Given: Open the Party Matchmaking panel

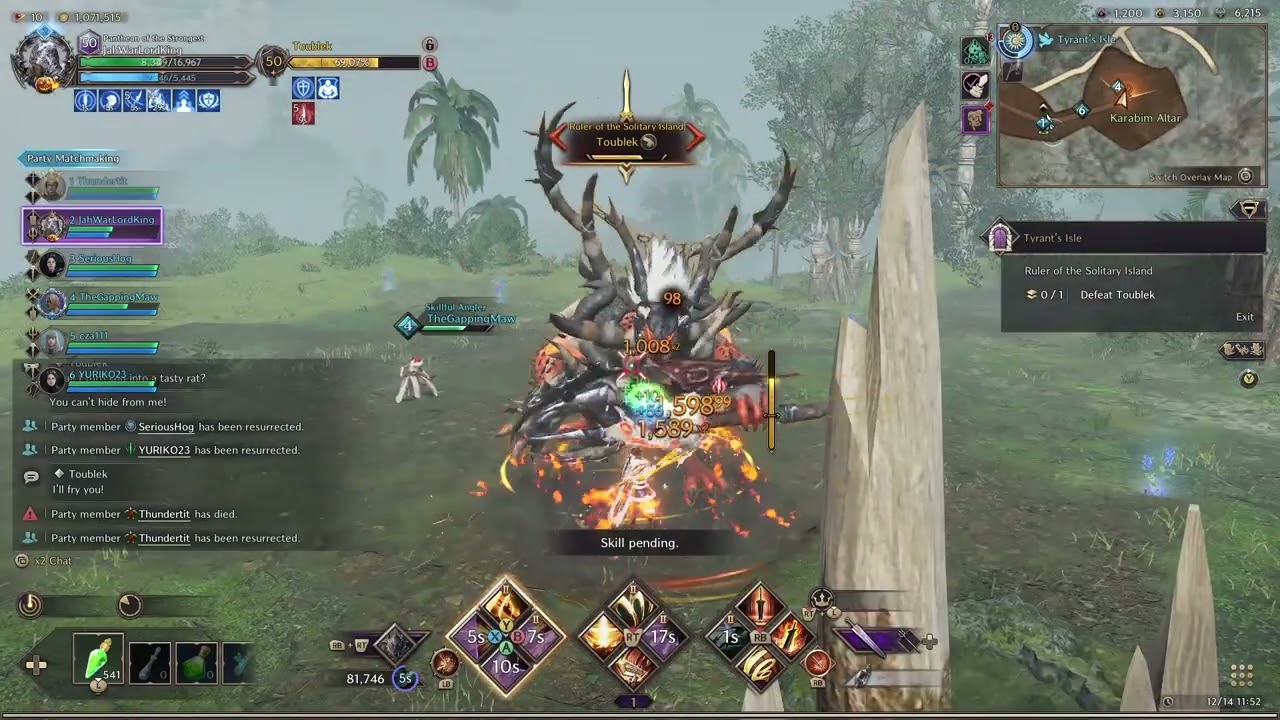Looking at the screenshot, I should click(x=73, y=158).
